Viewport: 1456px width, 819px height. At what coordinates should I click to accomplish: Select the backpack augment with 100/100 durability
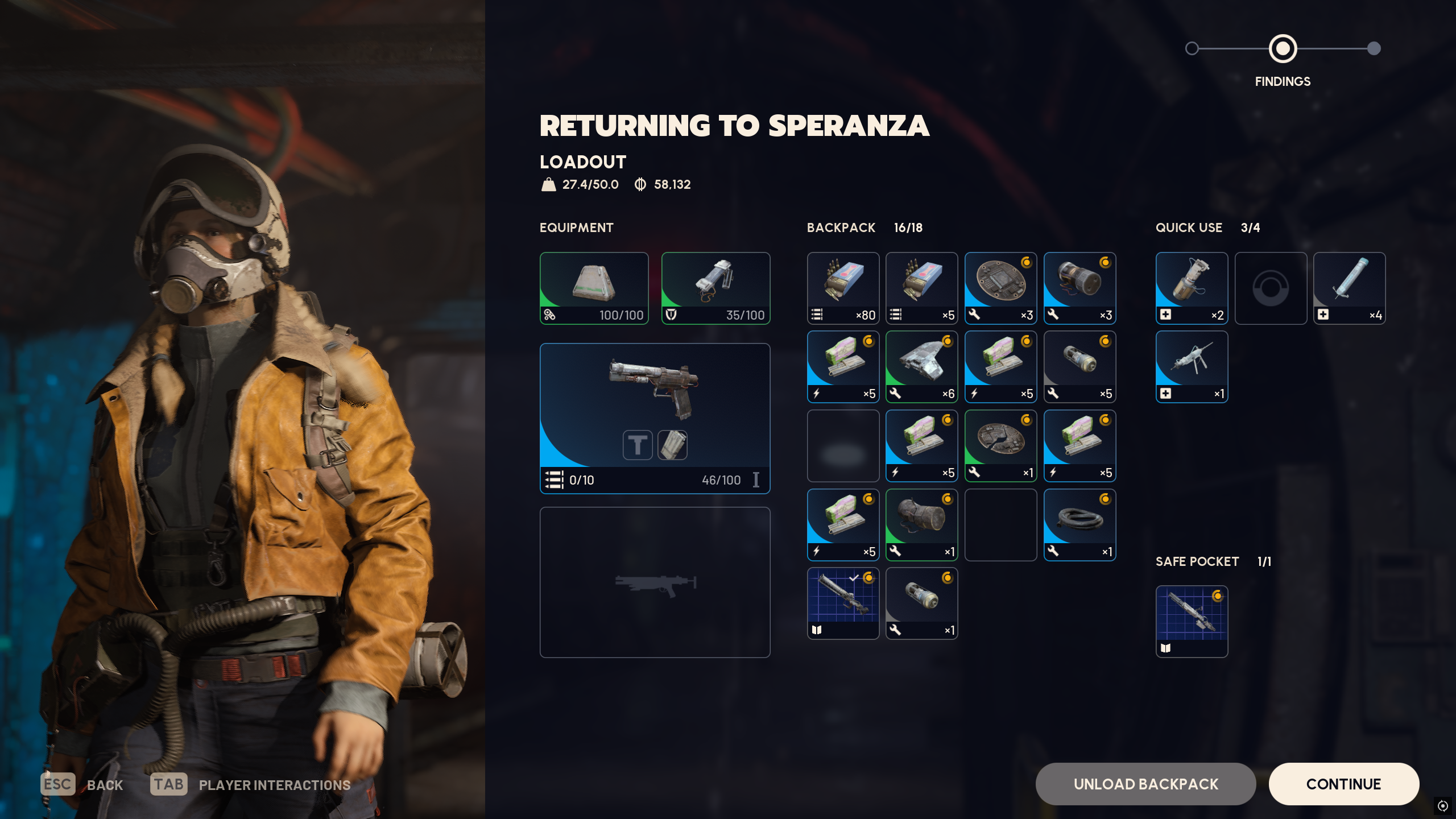point(594,288)
